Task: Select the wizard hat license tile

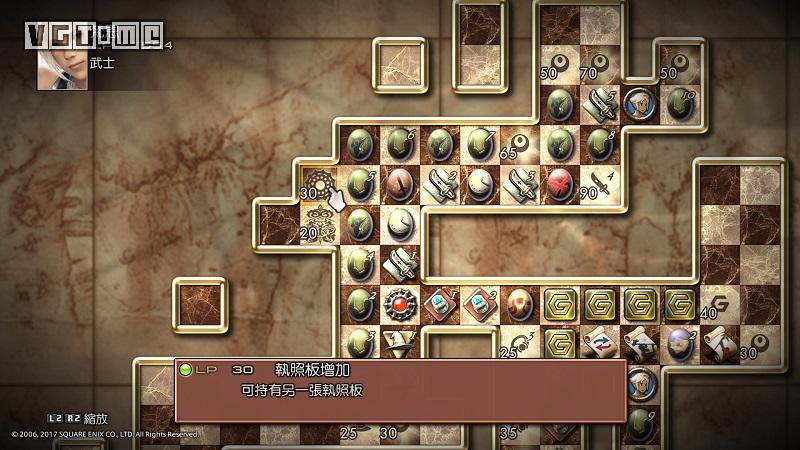Action: point(400,343)
